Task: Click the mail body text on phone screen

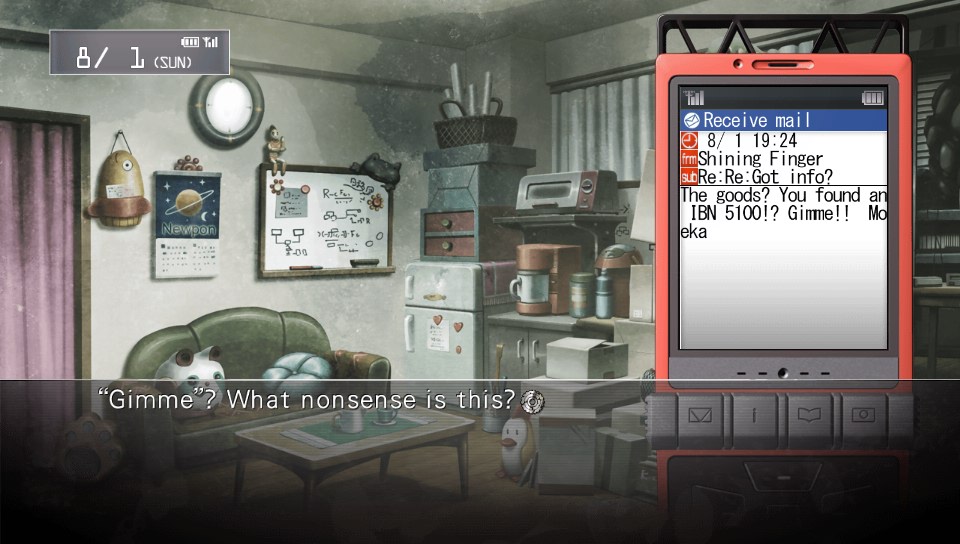Action: click(783, 213)
